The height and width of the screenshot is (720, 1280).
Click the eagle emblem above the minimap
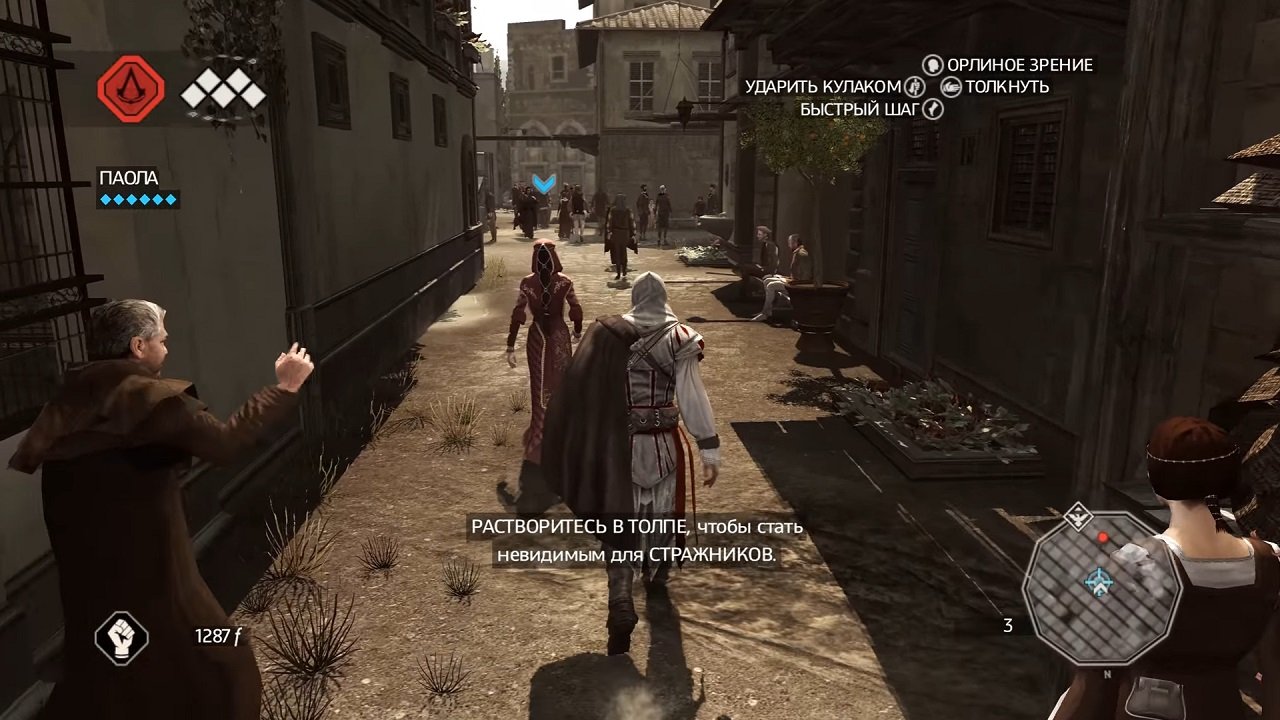tap(1079, 517)
